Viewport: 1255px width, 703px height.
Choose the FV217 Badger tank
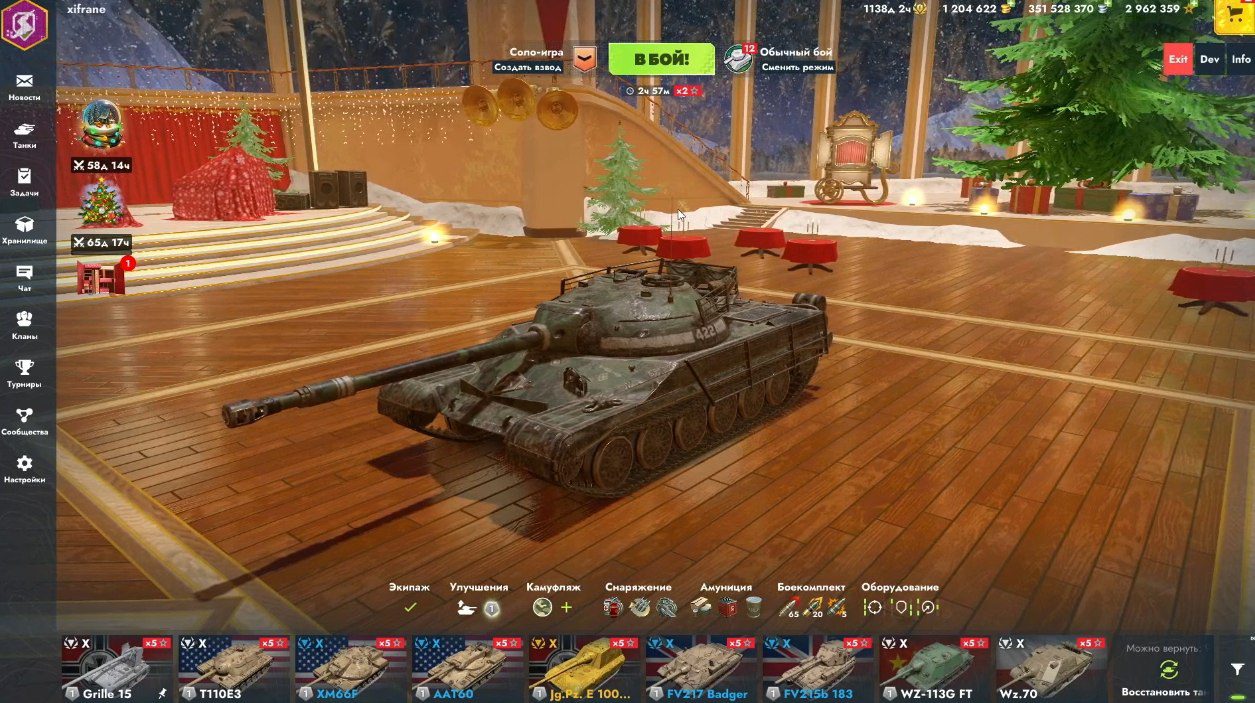click(700, 668)
